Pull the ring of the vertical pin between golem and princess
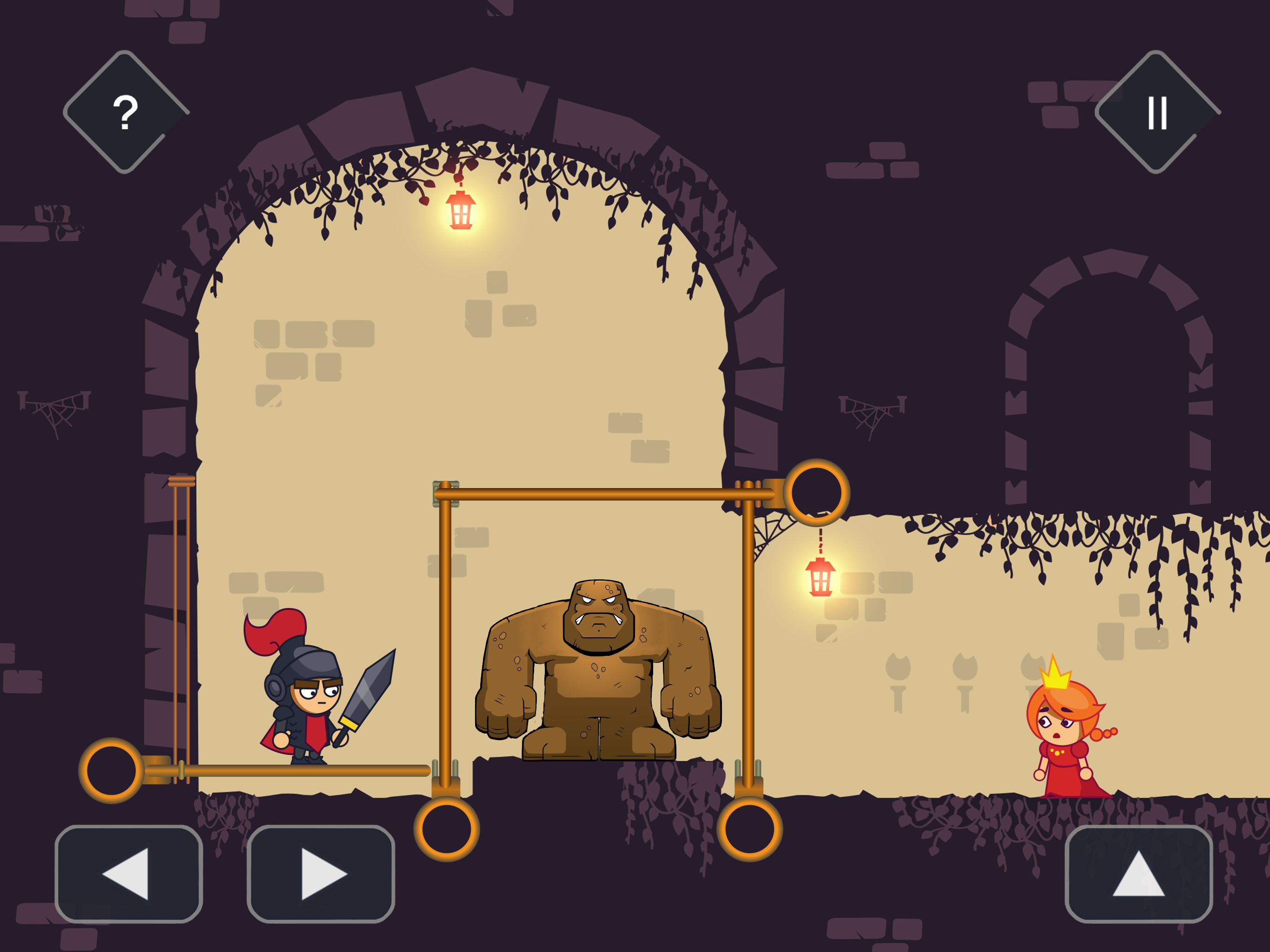This screenshot has height=952, width=1270. pos(749,828)
